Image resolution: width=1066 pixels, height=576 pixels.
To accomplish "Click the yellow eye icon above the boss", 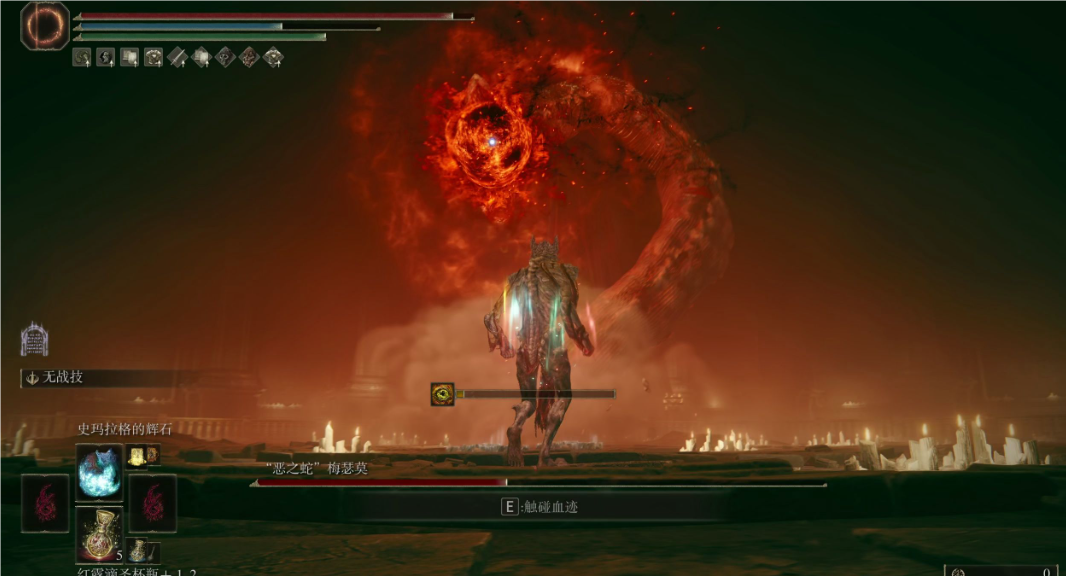I will point(442,394).
